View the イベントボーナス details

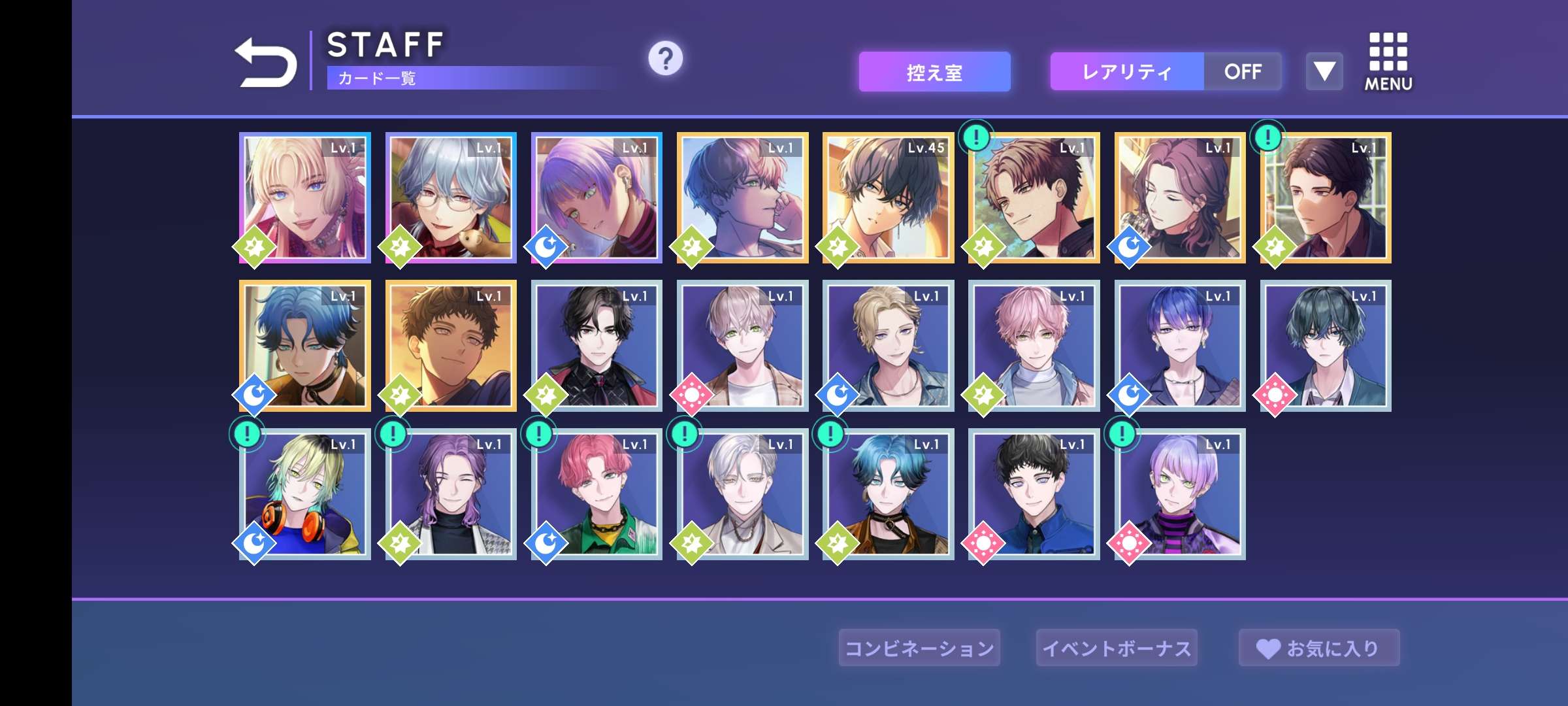pos(1117,648)
